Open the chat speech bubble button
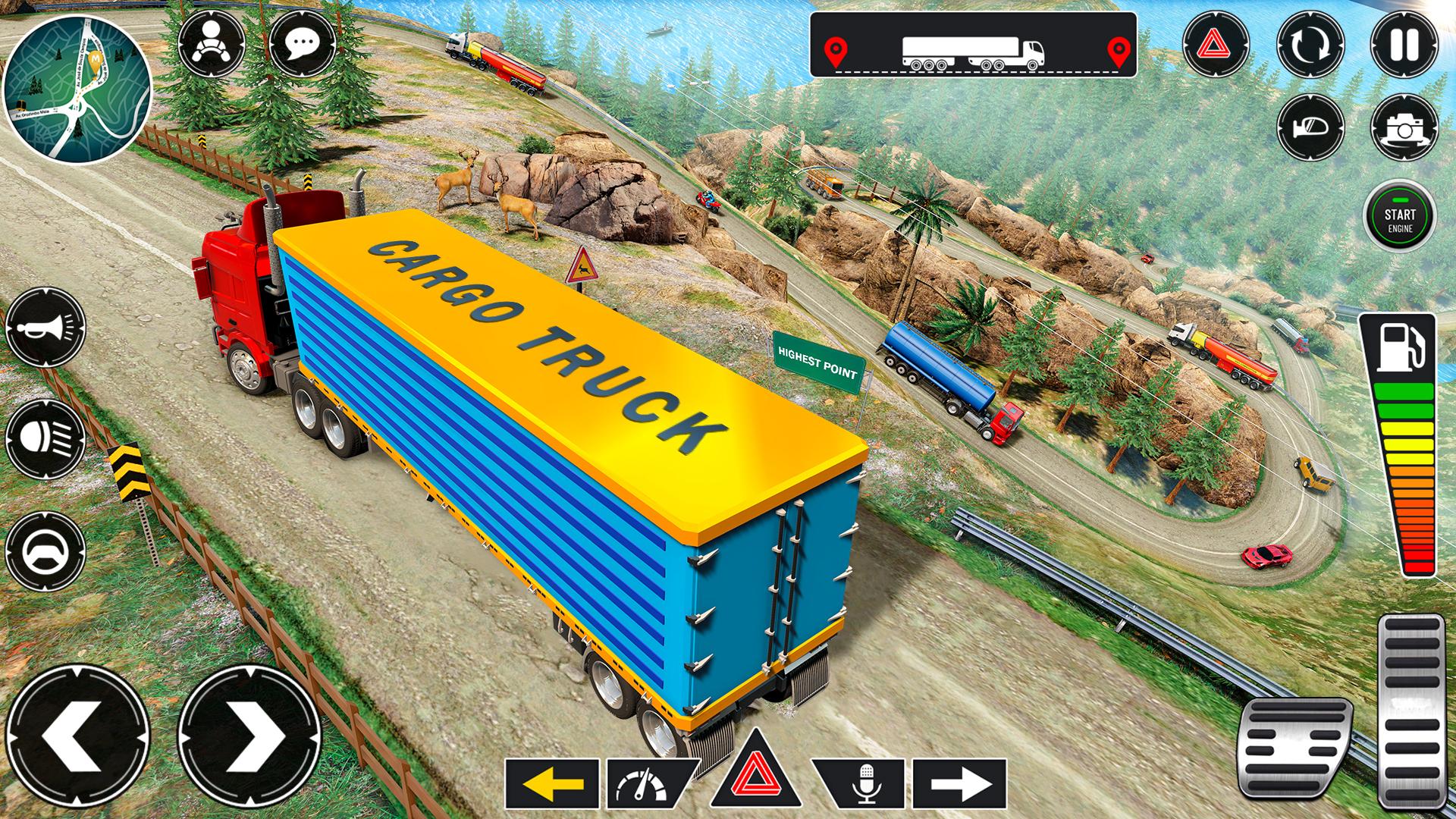 pyautogui.click(x=303, y=43)
